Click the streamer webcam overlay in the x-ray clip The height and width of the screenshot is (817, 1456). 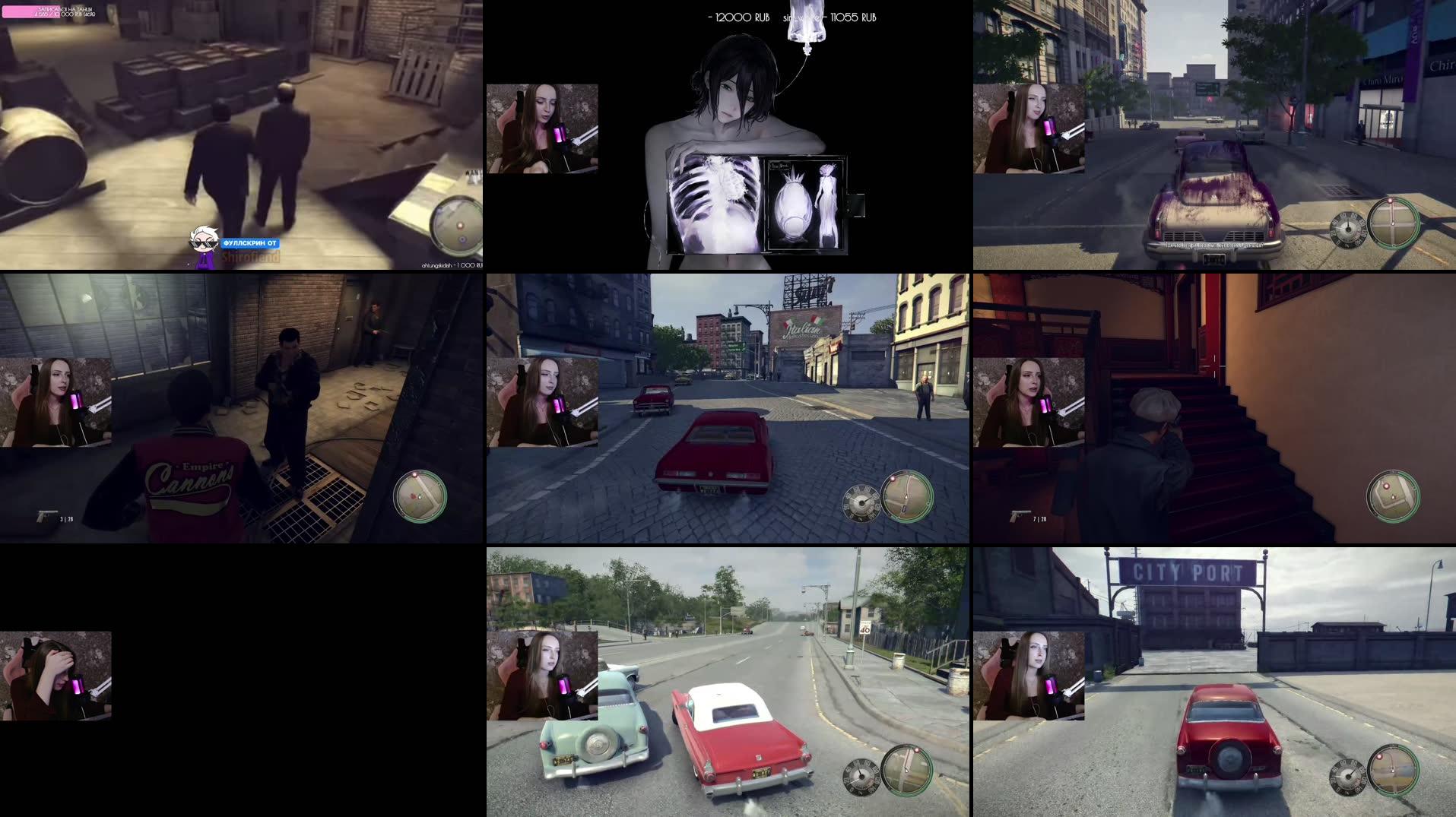click(x=541, y=129)
